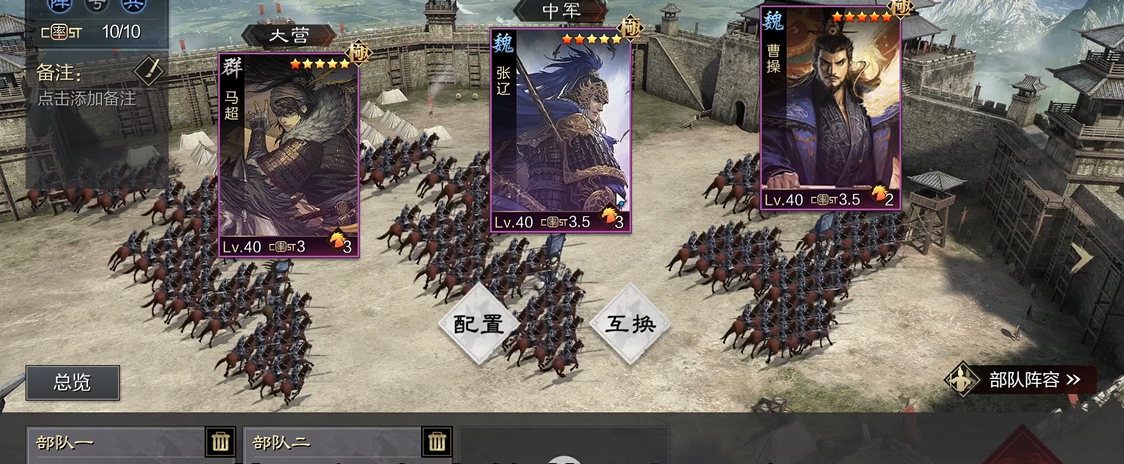The height and width of the screenshot is (464, 1124).
Task: Go to next screen with right arrow
Action: click(x=1081, y=258)
